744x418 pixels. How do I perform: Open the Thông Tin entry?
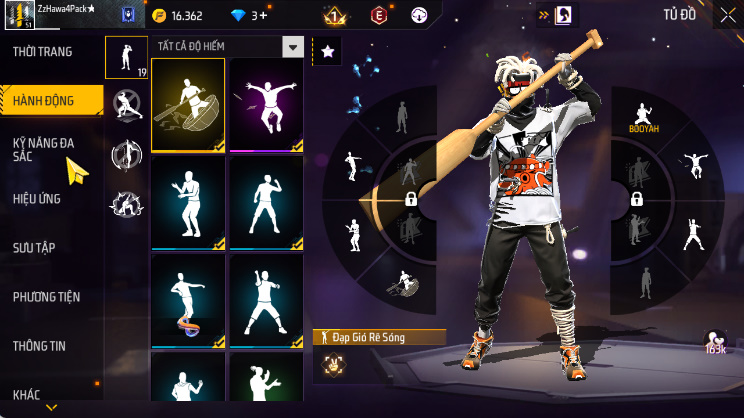pos(39,346)
